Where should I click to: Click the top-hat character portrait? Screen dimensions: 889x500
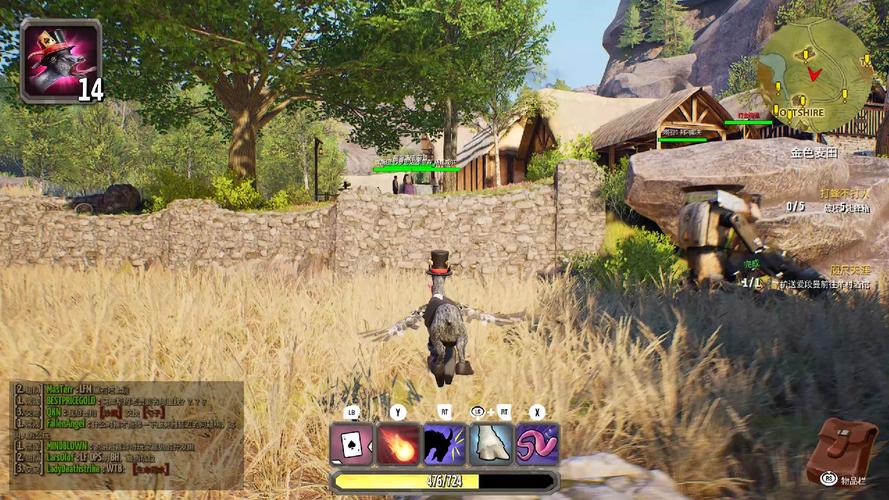click(x=60, y=59)
